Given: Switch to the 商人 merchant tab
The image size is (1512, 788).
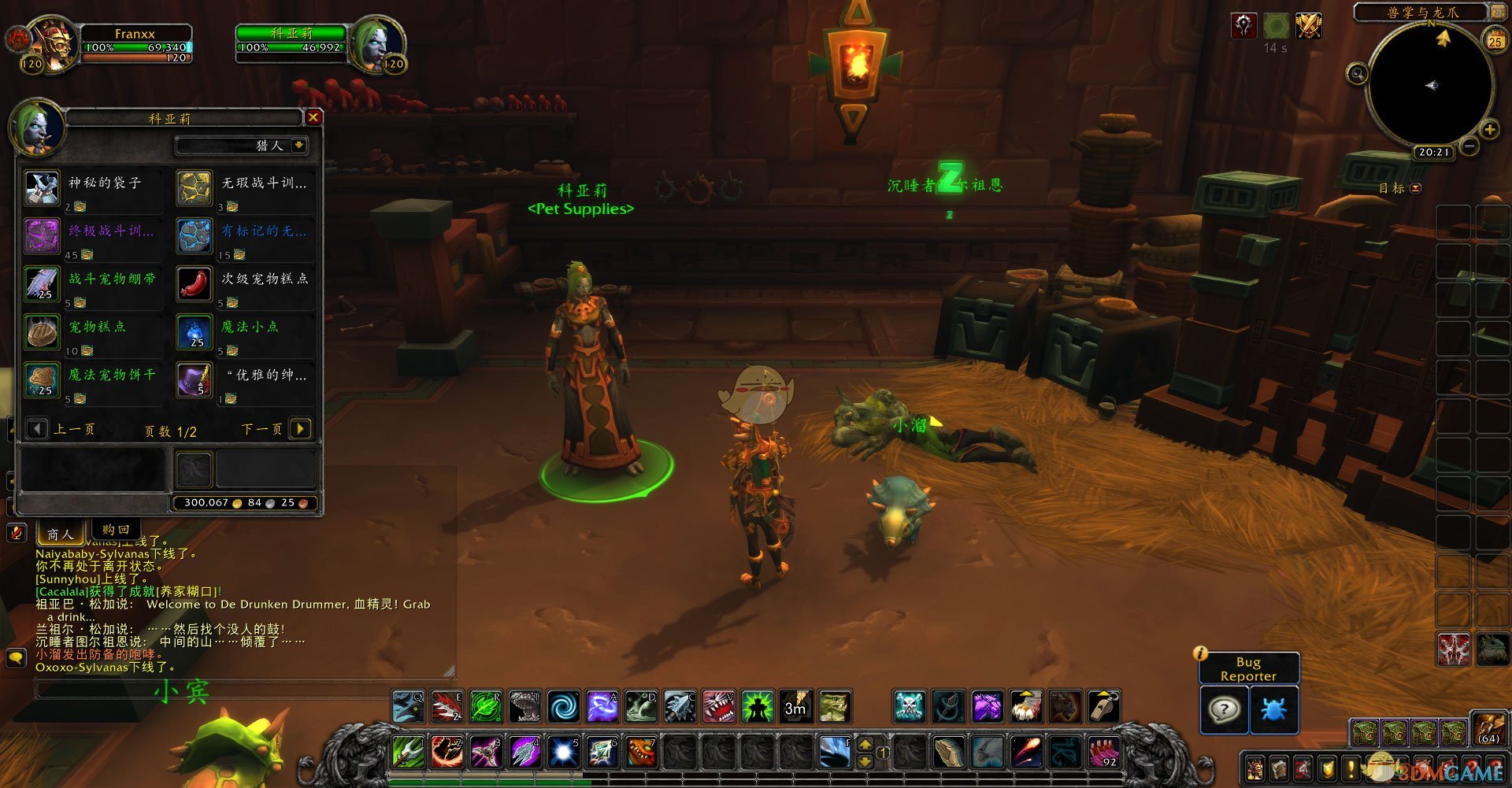Looking at the screenshot, I should 61,535.
